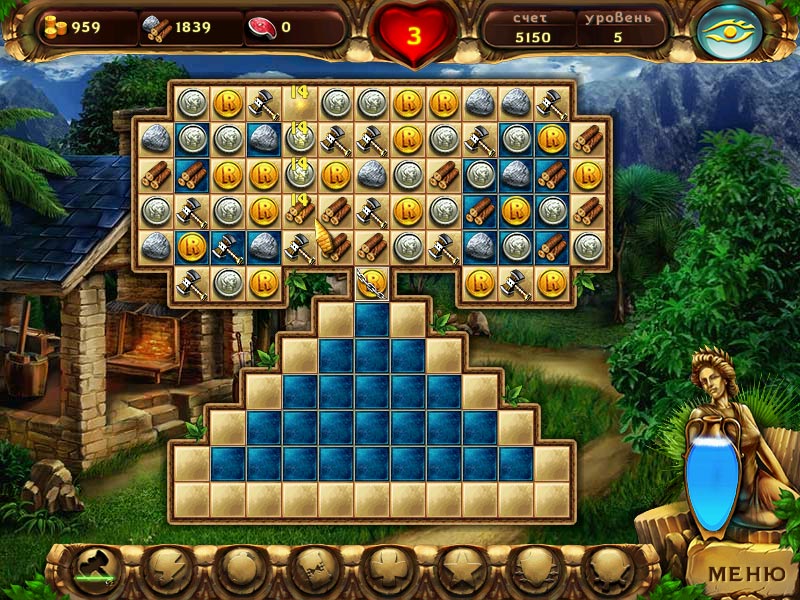The width and height of the screenshot is (800, 600).
Task: Trigger the star power-up
Action: click(x=459, y=571)
